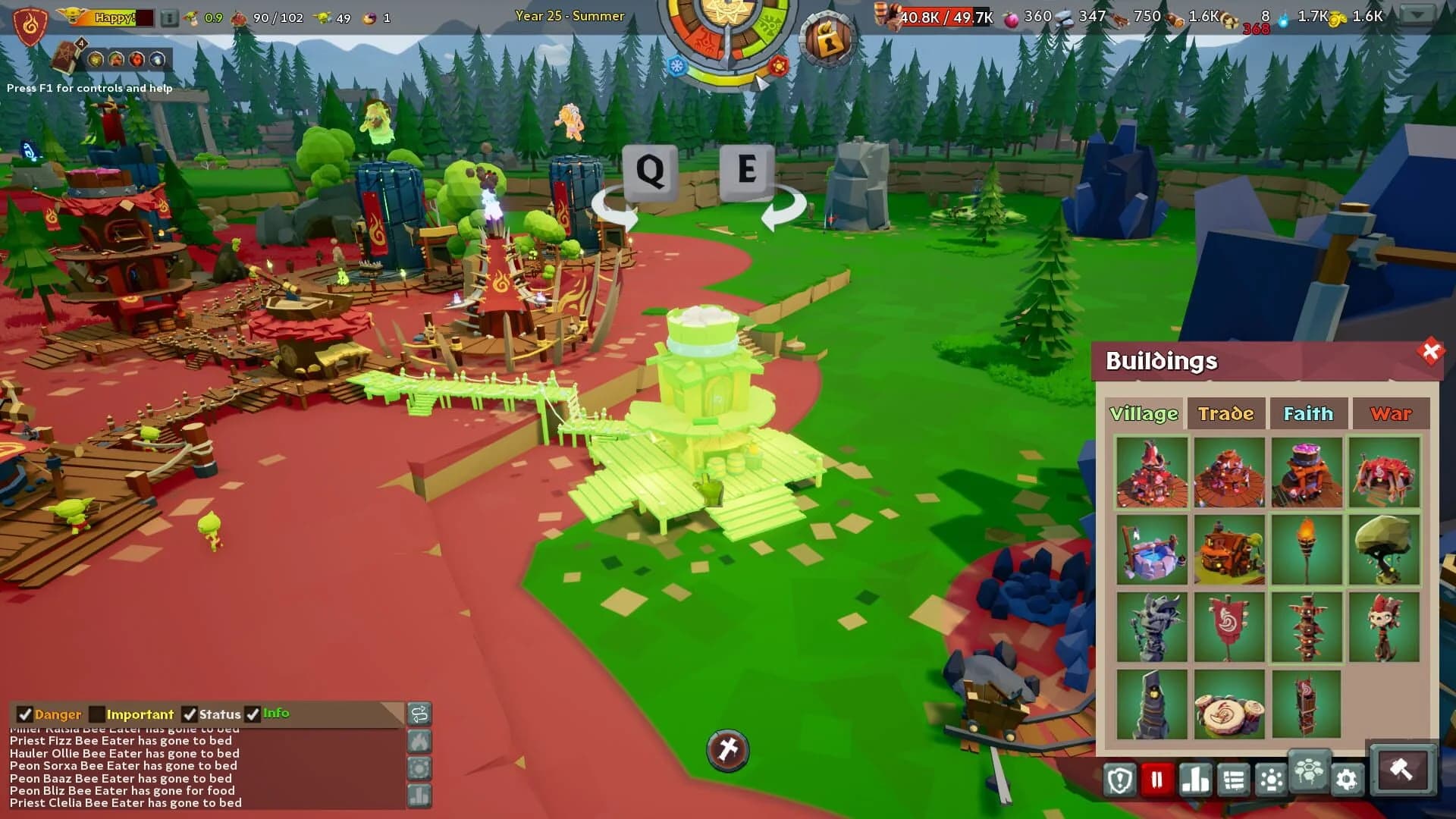The height and width of the screenshot is (819, 1456).
Task: Switch to the Trade tab
Action: point(1226,414)
